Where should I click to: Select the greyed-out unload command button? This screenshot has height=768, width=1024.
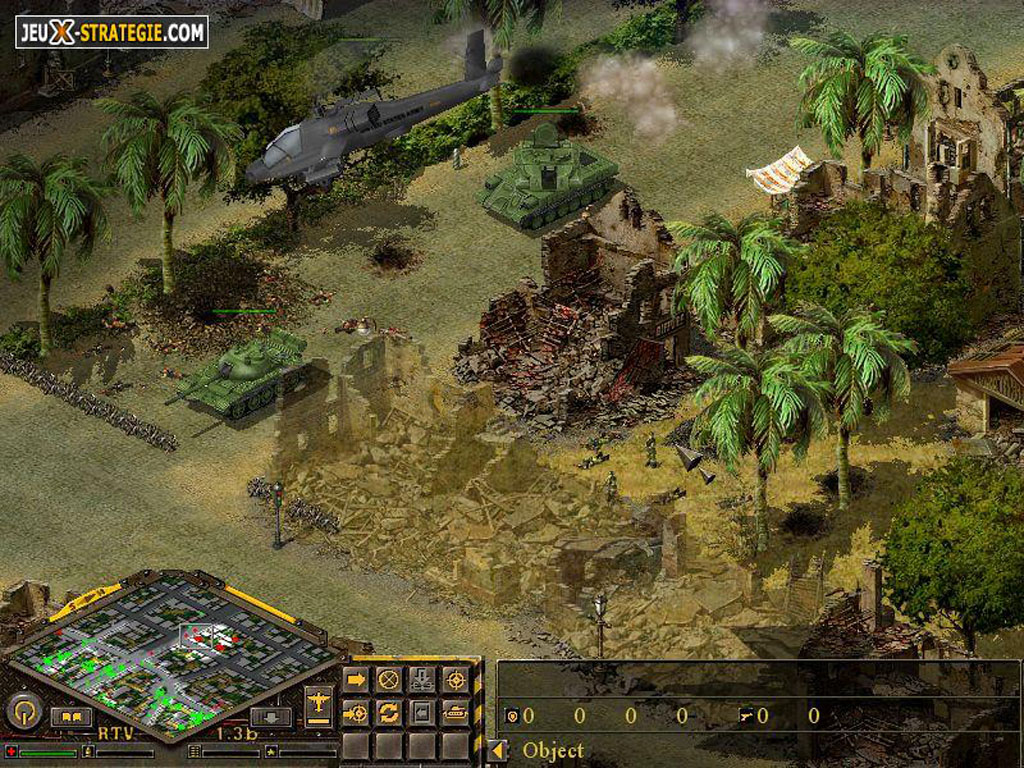click(422, 680)
